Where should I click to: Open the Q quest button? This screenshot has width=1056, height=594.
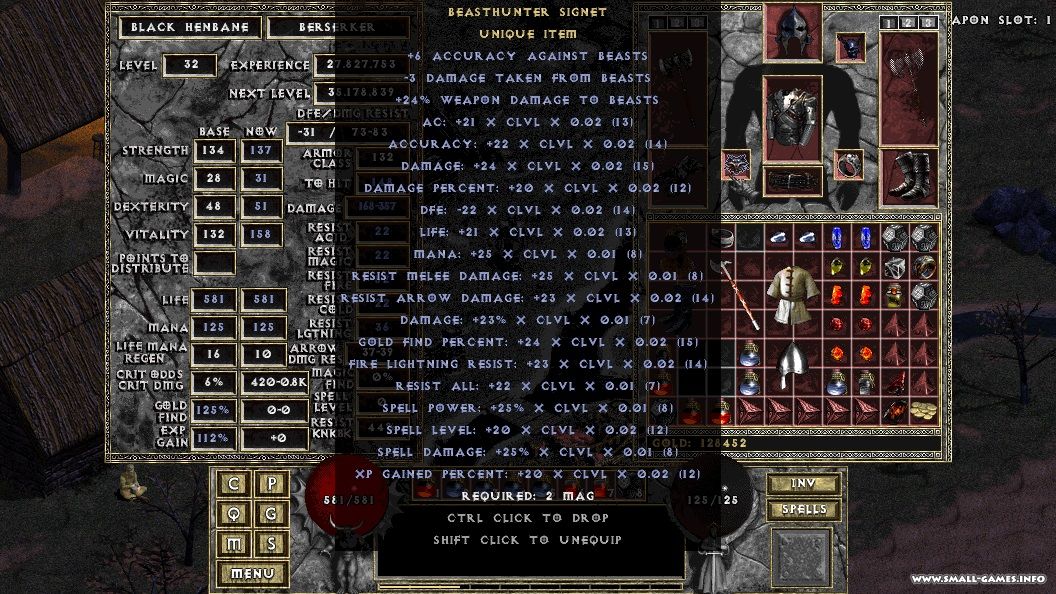[235, 514]
